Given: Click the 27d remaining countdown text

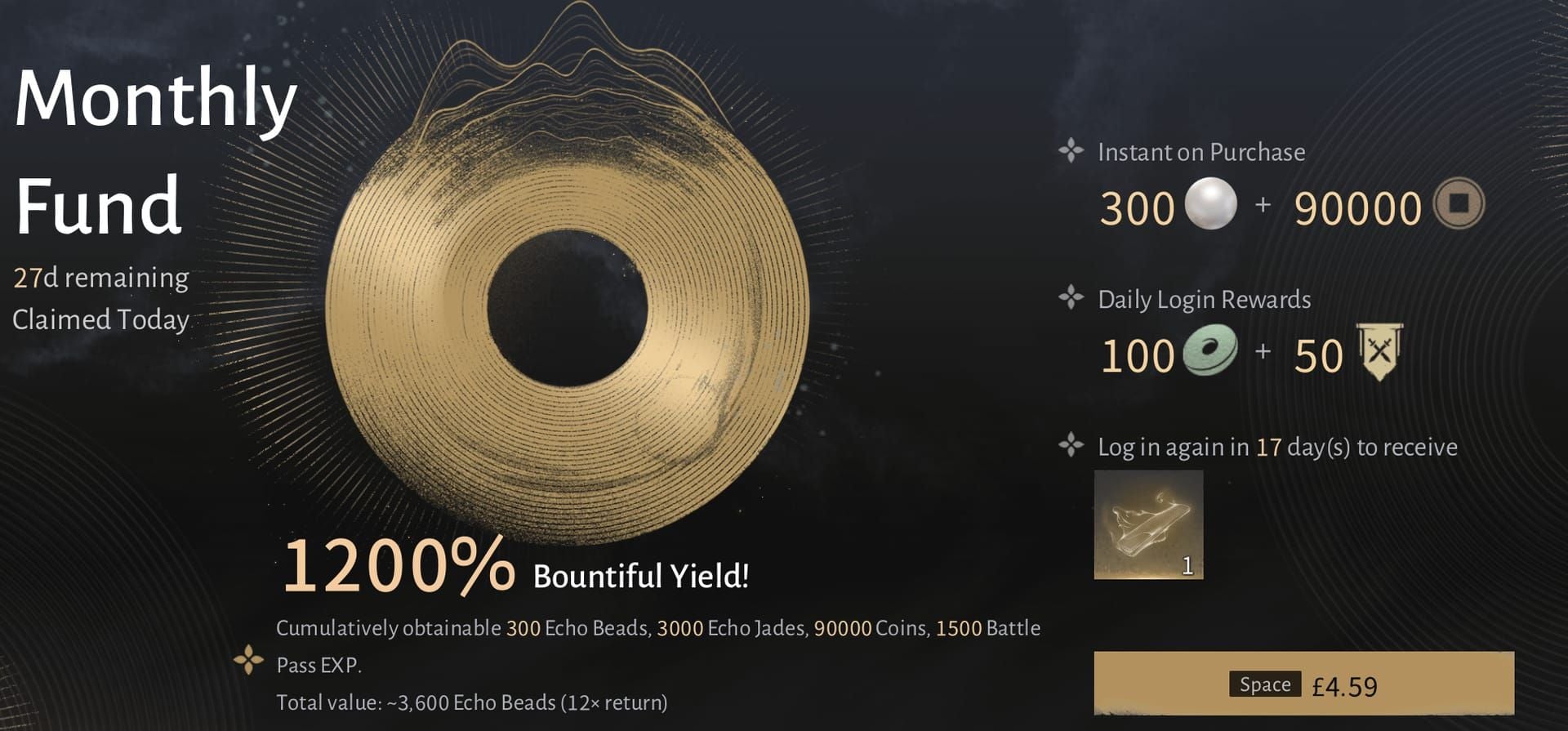Looking at the screenshot, I should click(x=101, y=276).
